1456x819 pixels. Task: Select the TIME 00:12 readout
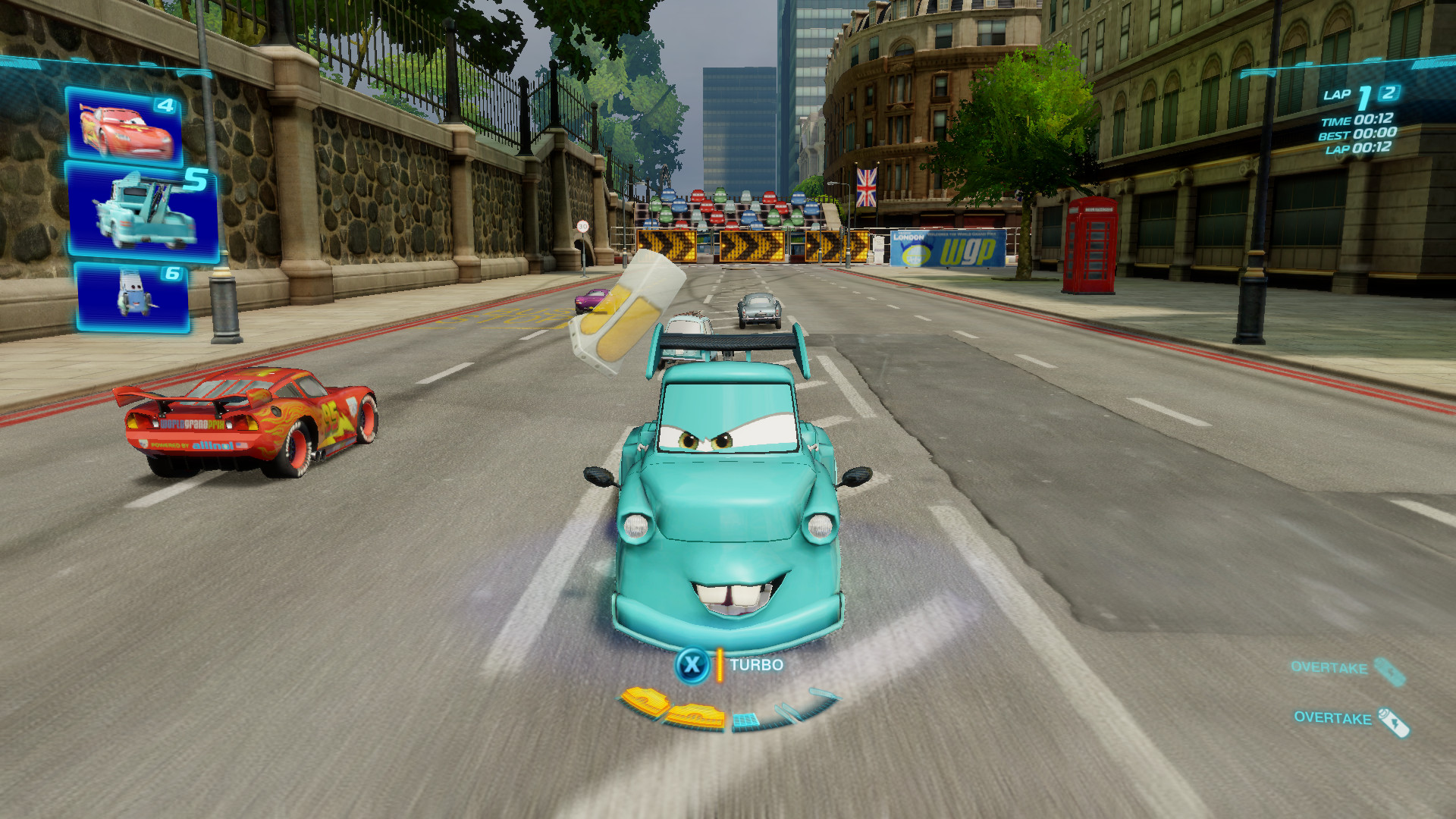[x=1357, y=120]
